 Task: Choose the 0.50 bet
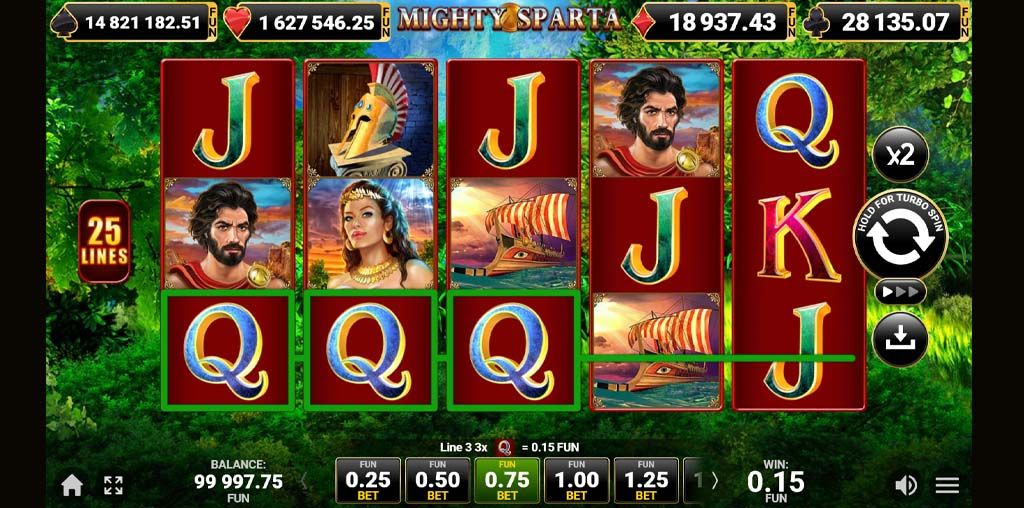pos(438,480)
